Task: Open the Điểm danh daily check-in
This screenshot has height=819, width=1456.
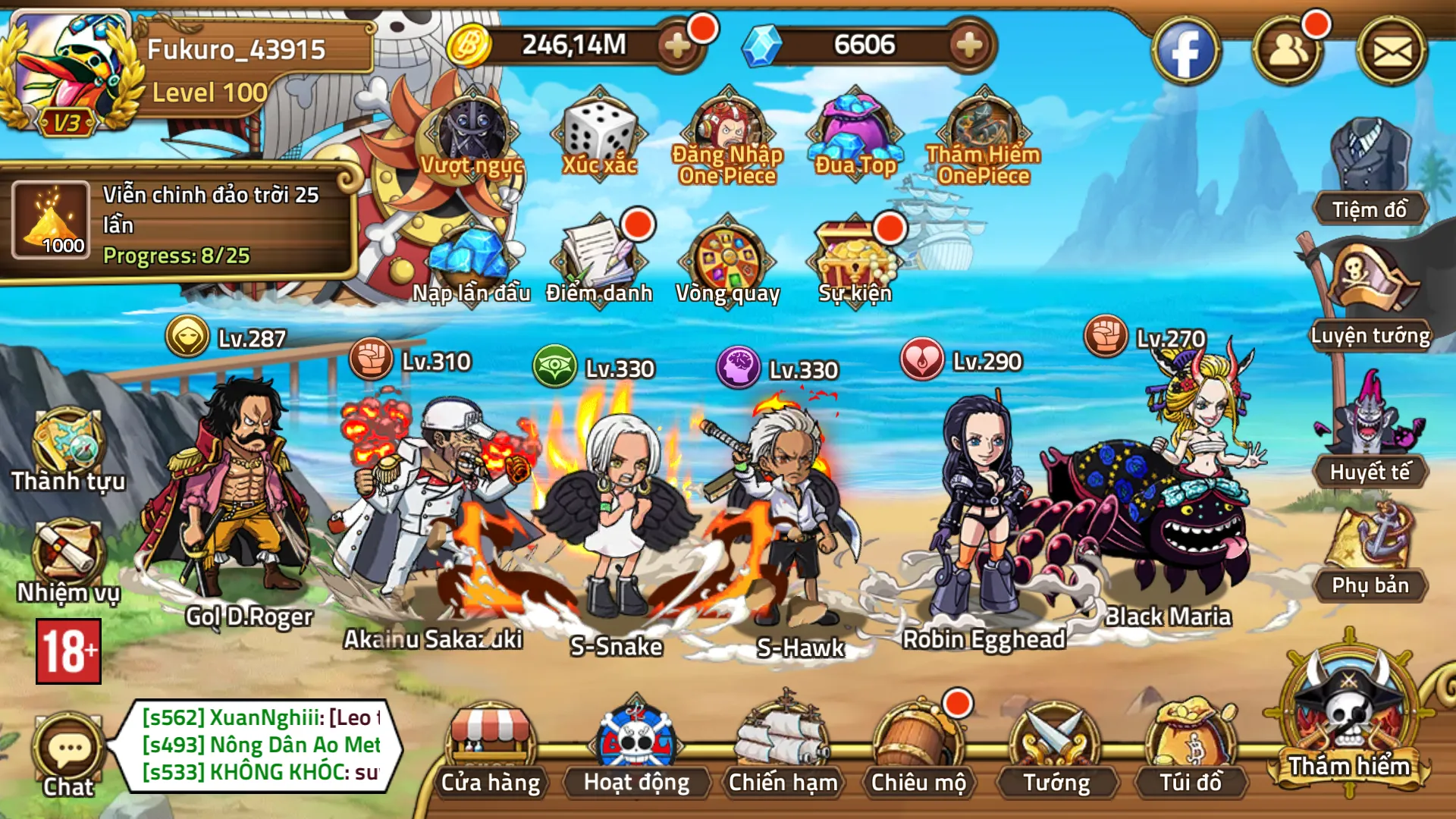Action: 599,258
